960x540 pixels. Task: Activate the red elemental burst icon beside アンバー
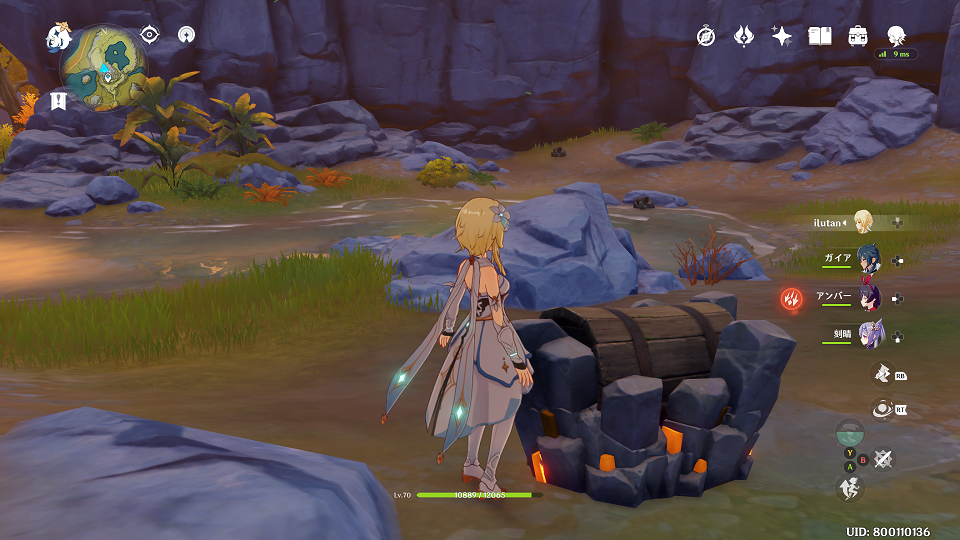[x=791, y=298]
